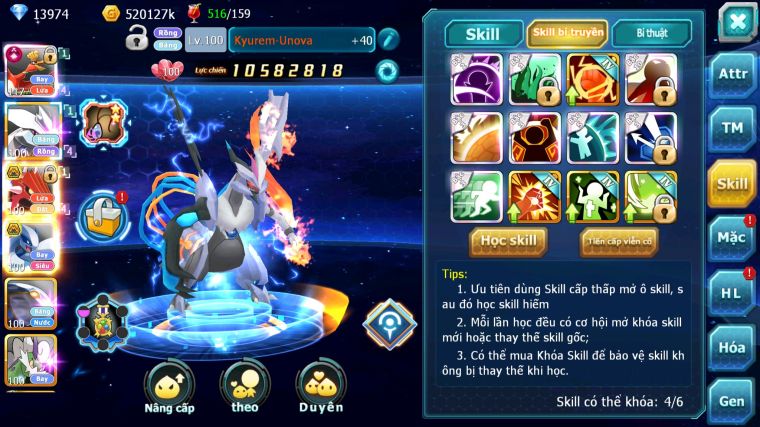Toggle the blue padlock icon beside the Pokémon

click(x=103, y=212)
